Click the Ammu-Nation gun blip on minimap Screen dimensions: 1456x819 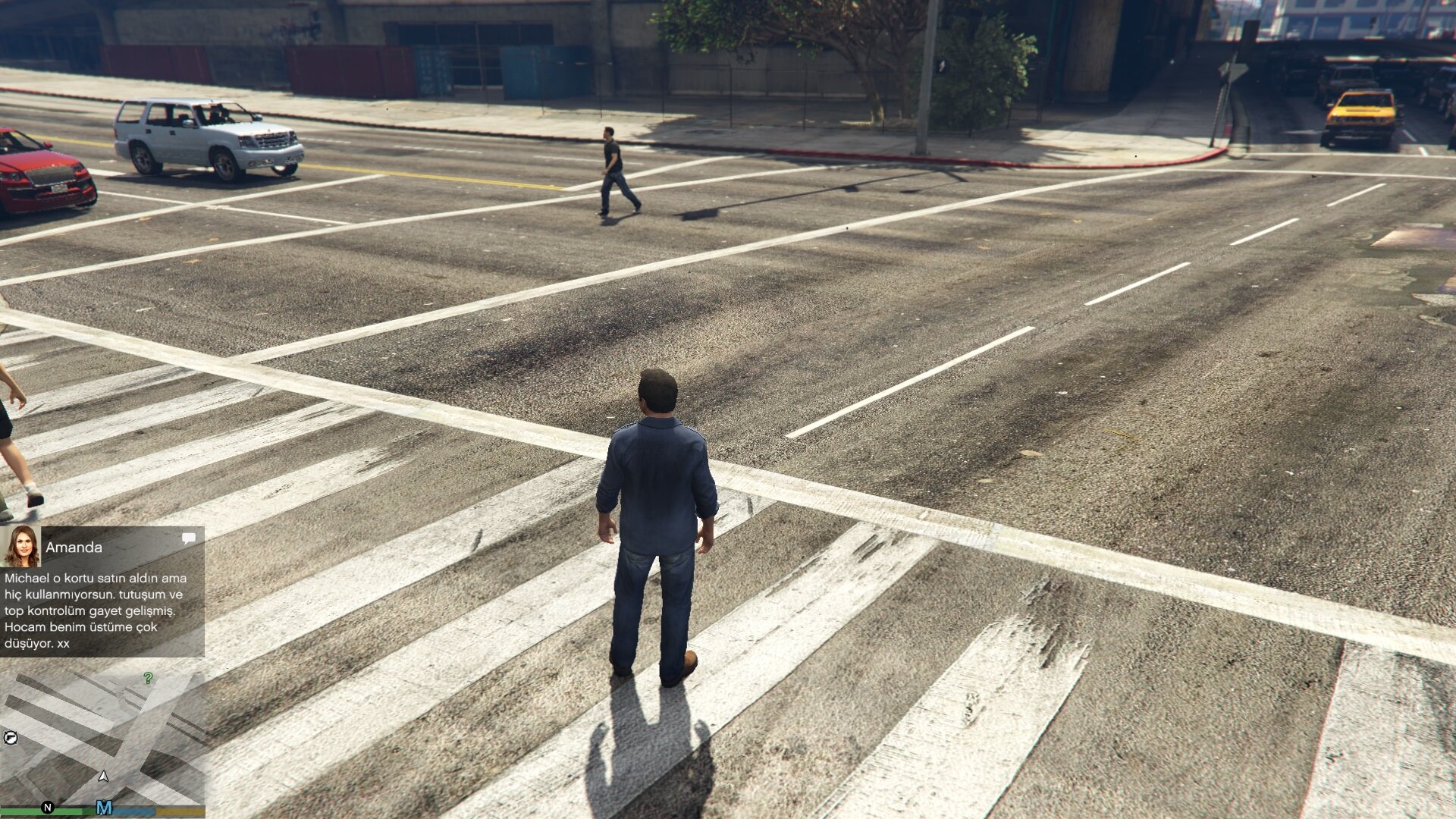pyautogui.click(x=11, y=737)
